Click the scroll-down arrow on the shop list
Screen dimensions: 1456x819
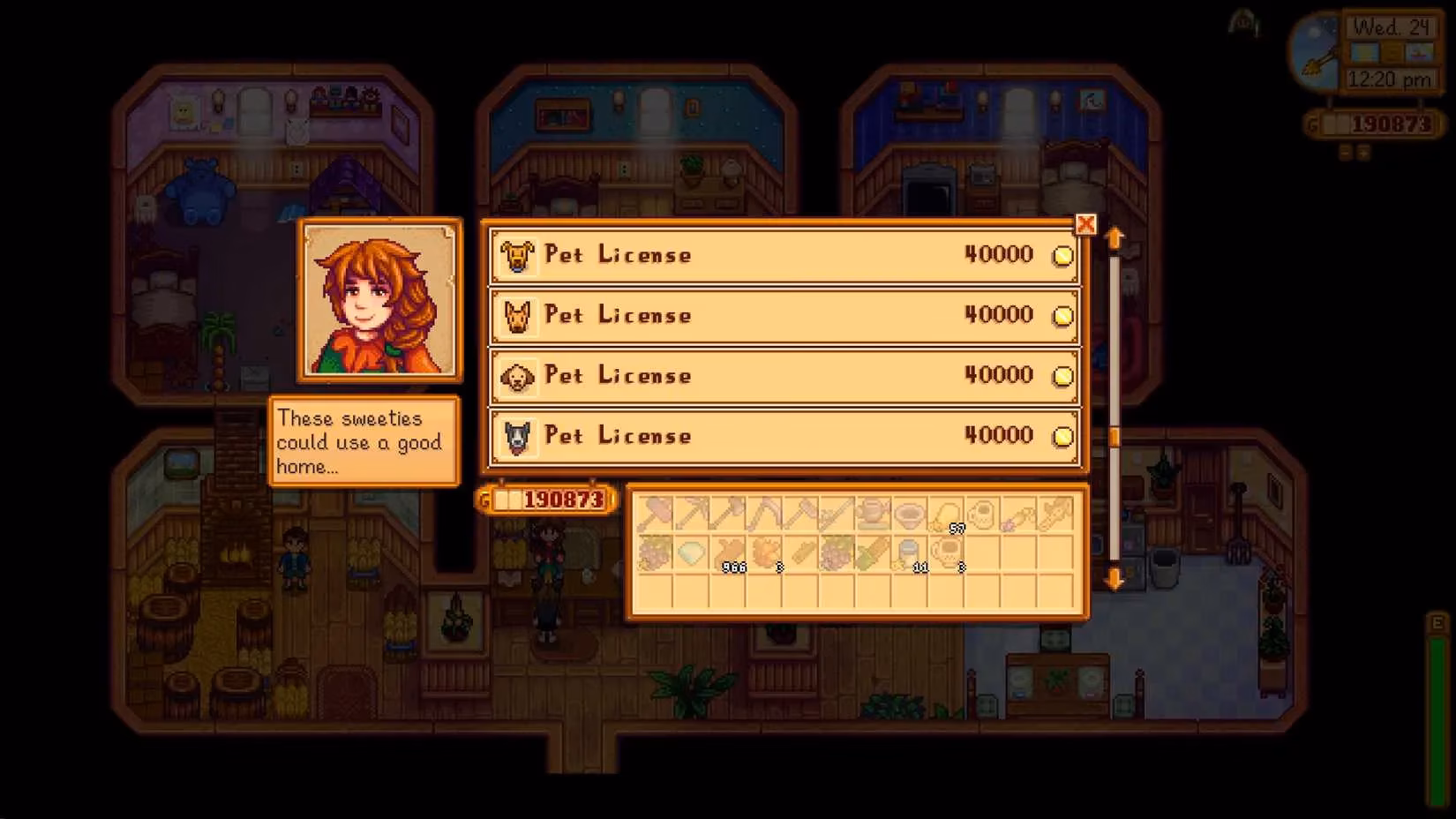[x=1115, y=578]
